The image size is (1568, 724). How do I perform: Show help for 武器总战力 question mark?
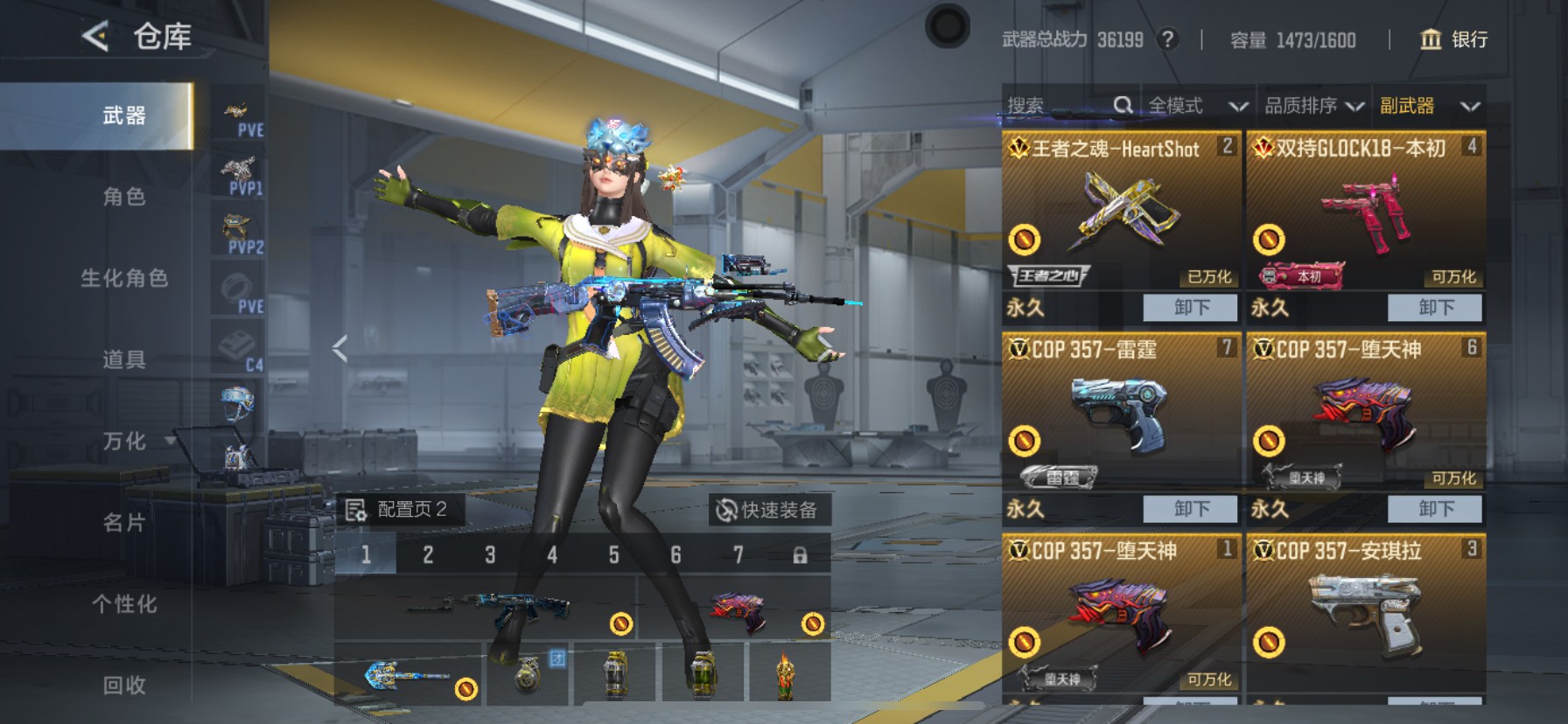pos(1167,39)
